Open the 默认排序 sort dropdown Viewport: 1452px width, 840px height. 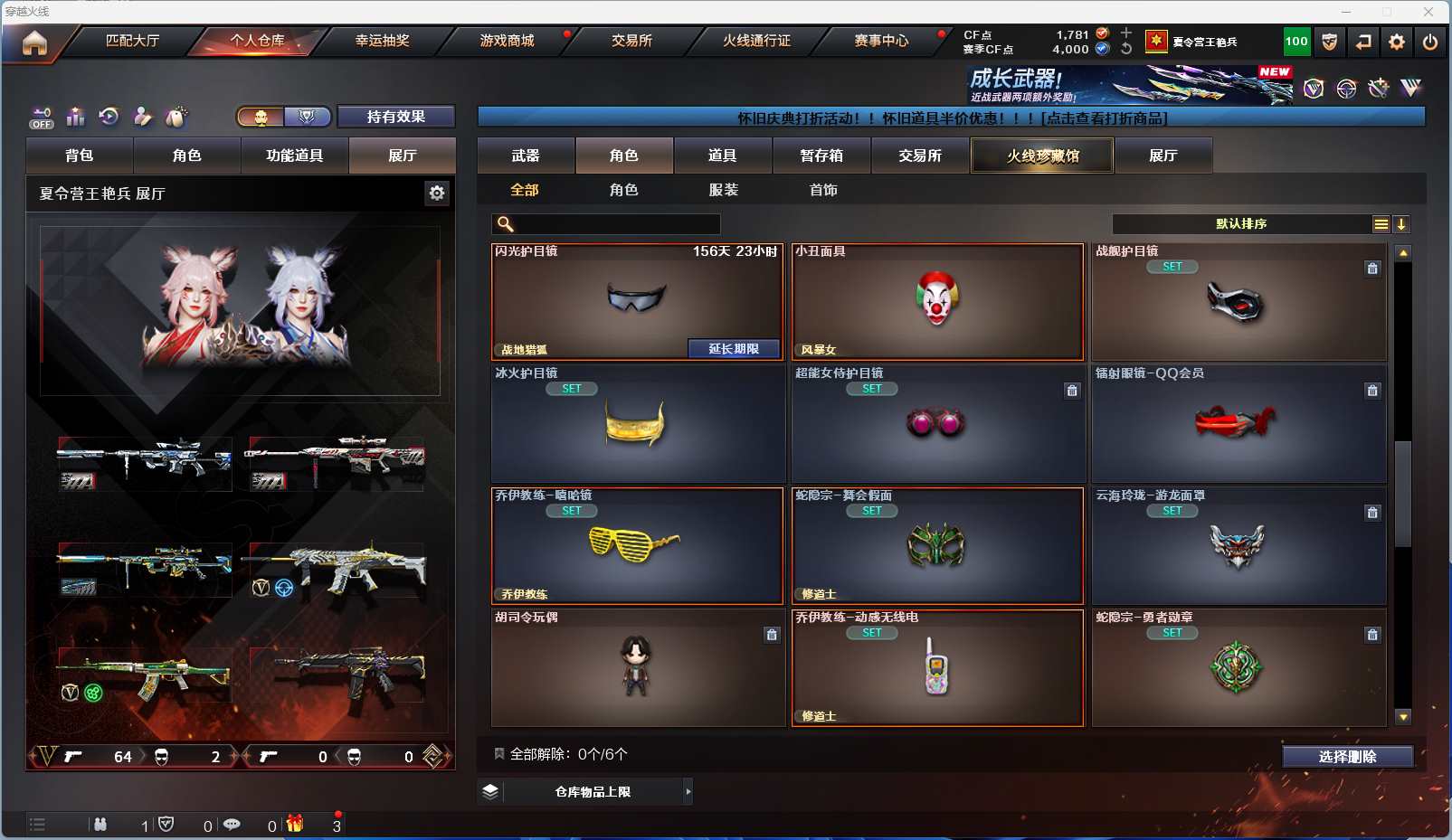tap(1241, 224)
